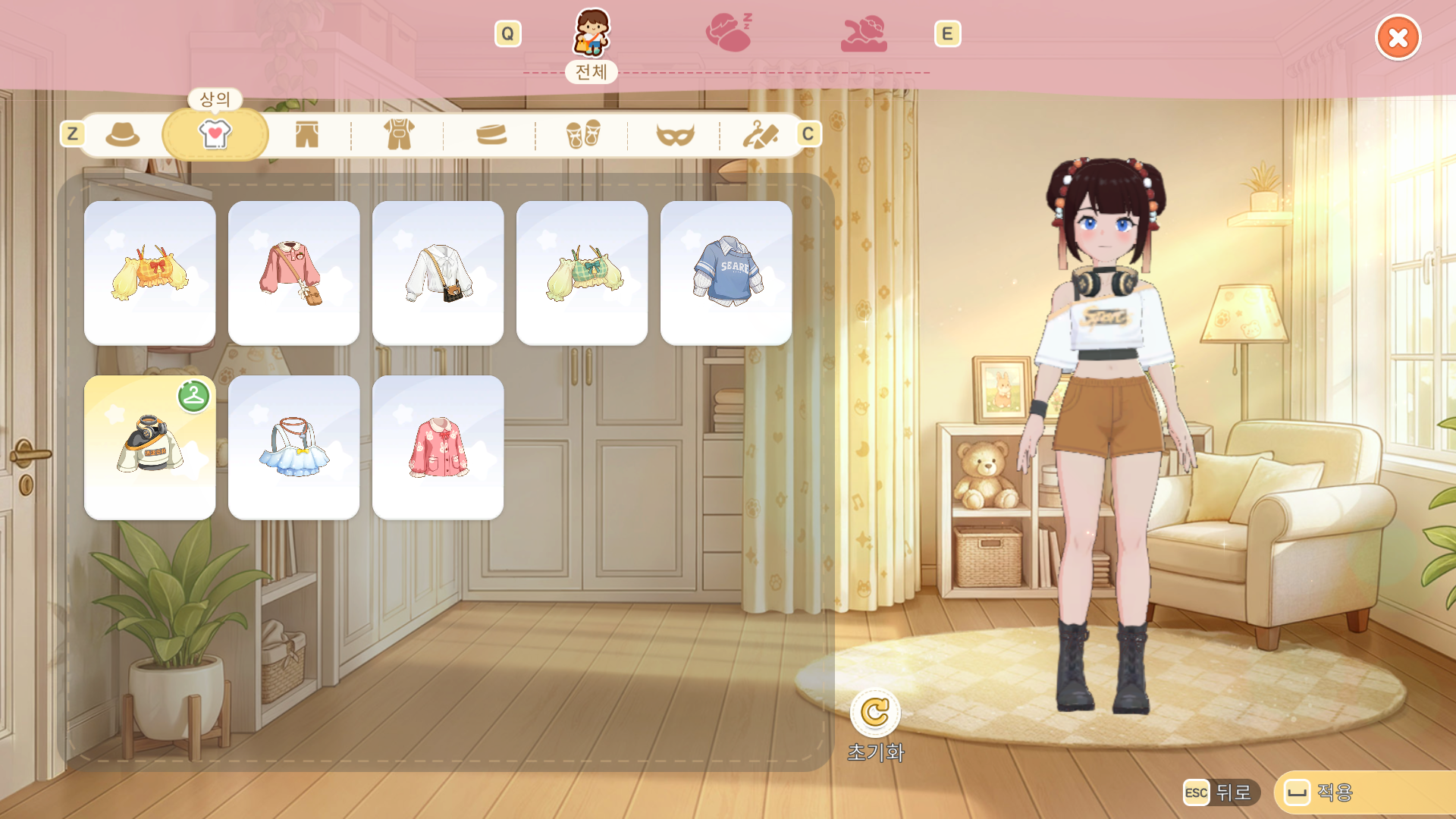Choose the pink blouse with shoulder bag
Viewport: 1456px width, 819px height.
pos(294,273)
